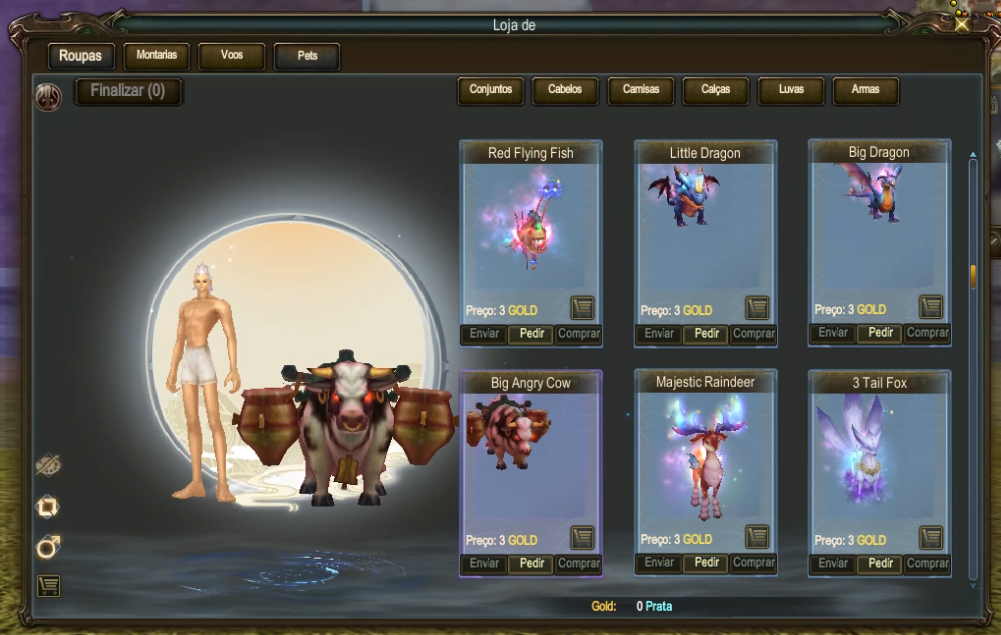
Task: Show the Luvas category
Action: pos(791,90)
